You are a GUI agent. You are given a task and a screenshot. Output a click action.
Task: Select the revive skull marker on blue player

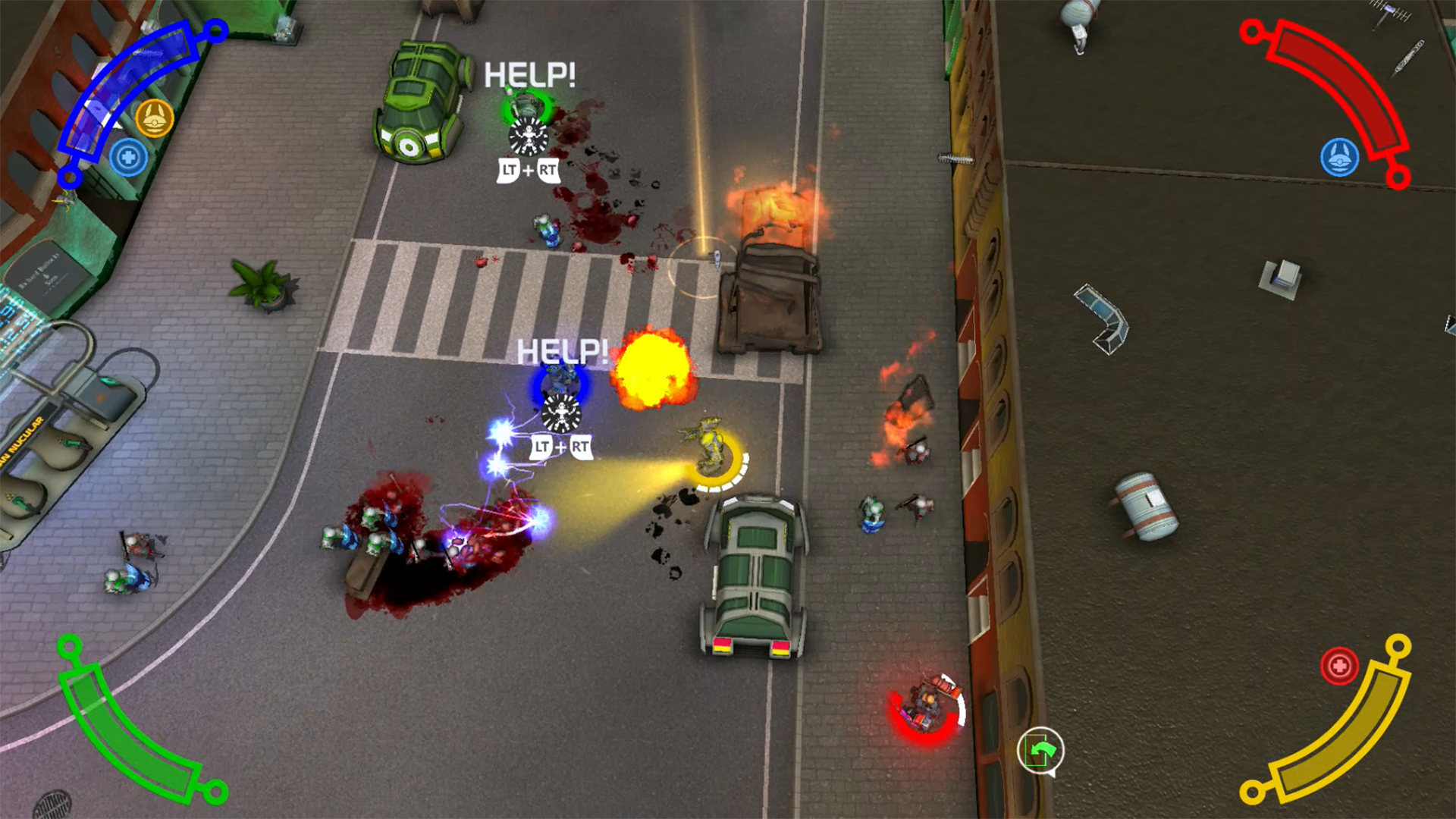pos(561,414)
